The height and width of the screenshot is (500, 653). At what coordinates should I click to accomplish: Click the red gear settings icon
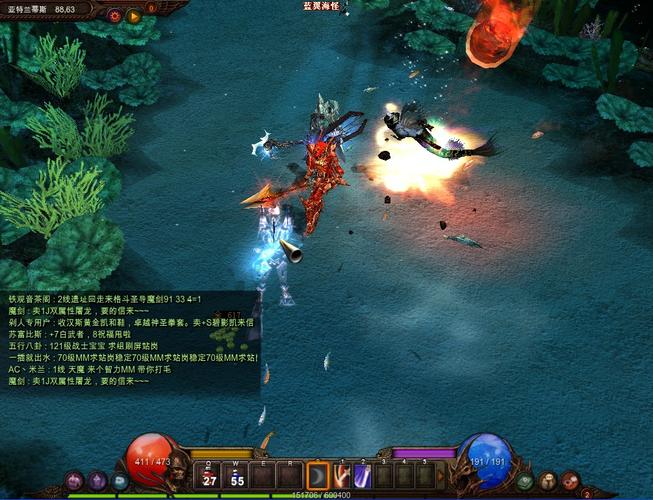(115, 16)
